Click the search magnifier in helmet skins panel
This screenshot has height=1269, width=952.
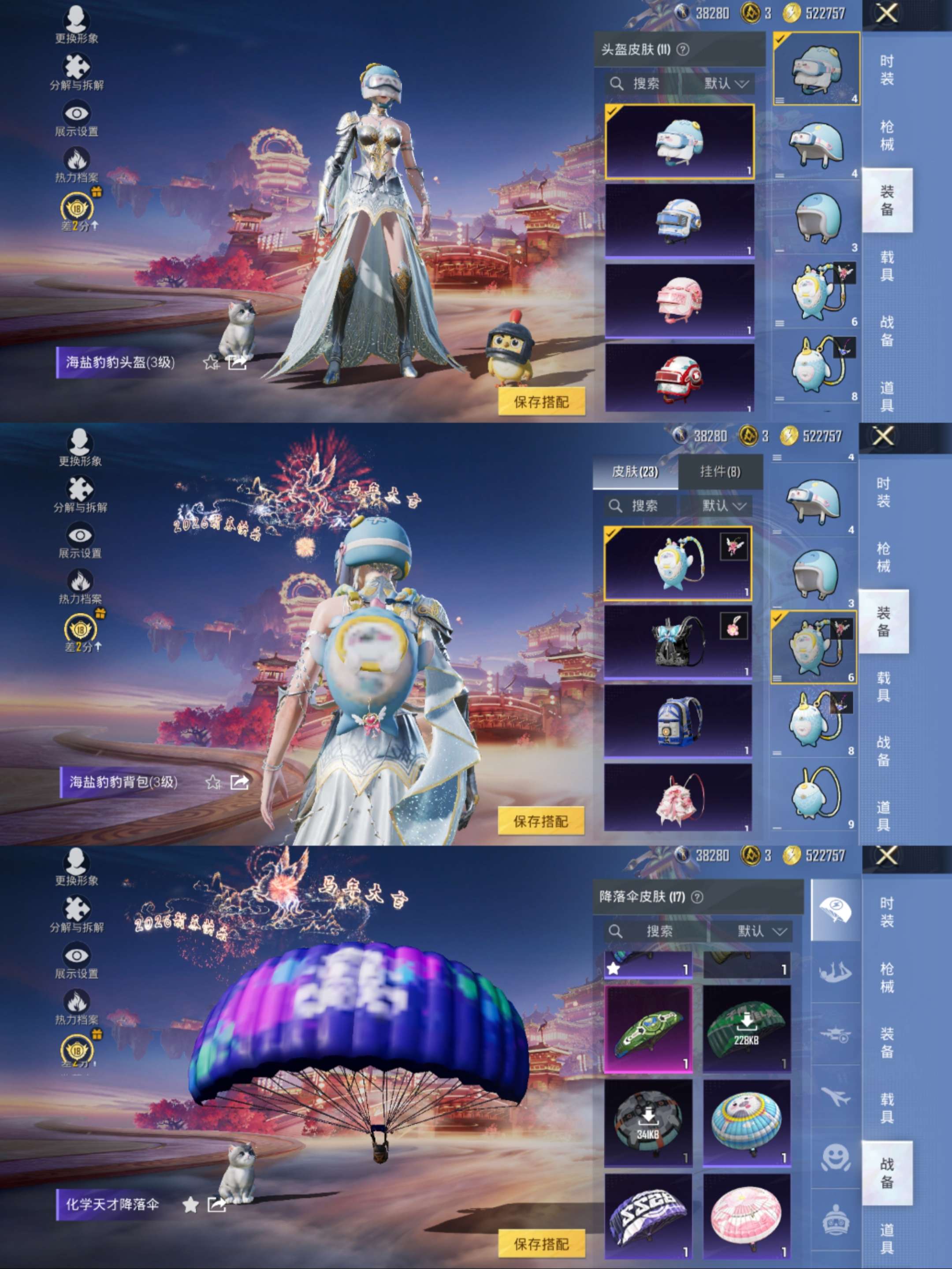(x=617, y=84)
